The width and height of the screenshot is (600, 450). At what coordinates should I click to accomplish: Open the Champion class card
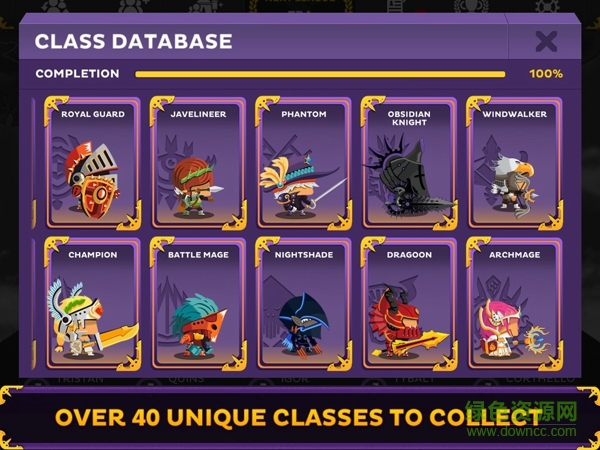coord(93,305)
